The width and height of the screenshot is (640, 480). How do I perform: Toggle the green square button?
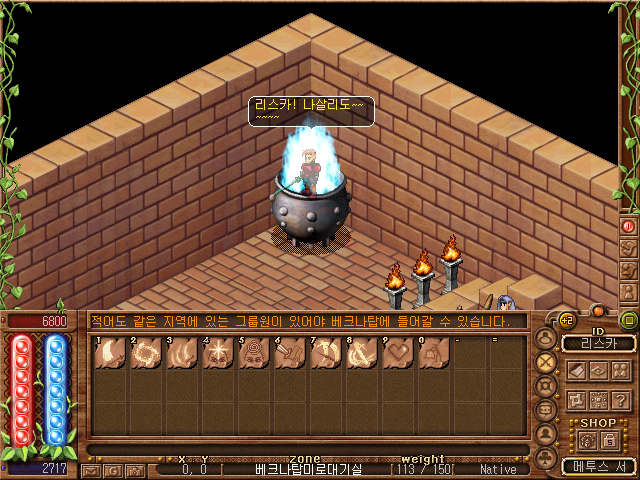point(629,321)
